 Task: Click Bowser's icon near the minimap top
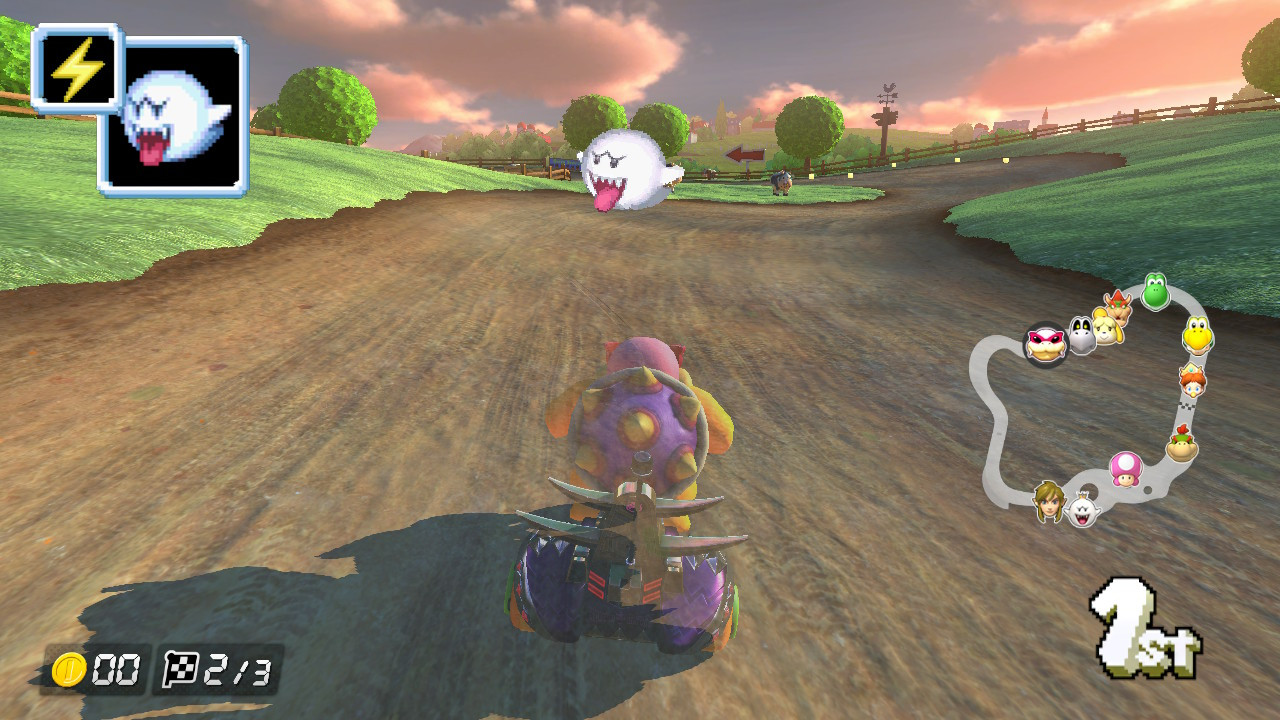(1117, 307)
